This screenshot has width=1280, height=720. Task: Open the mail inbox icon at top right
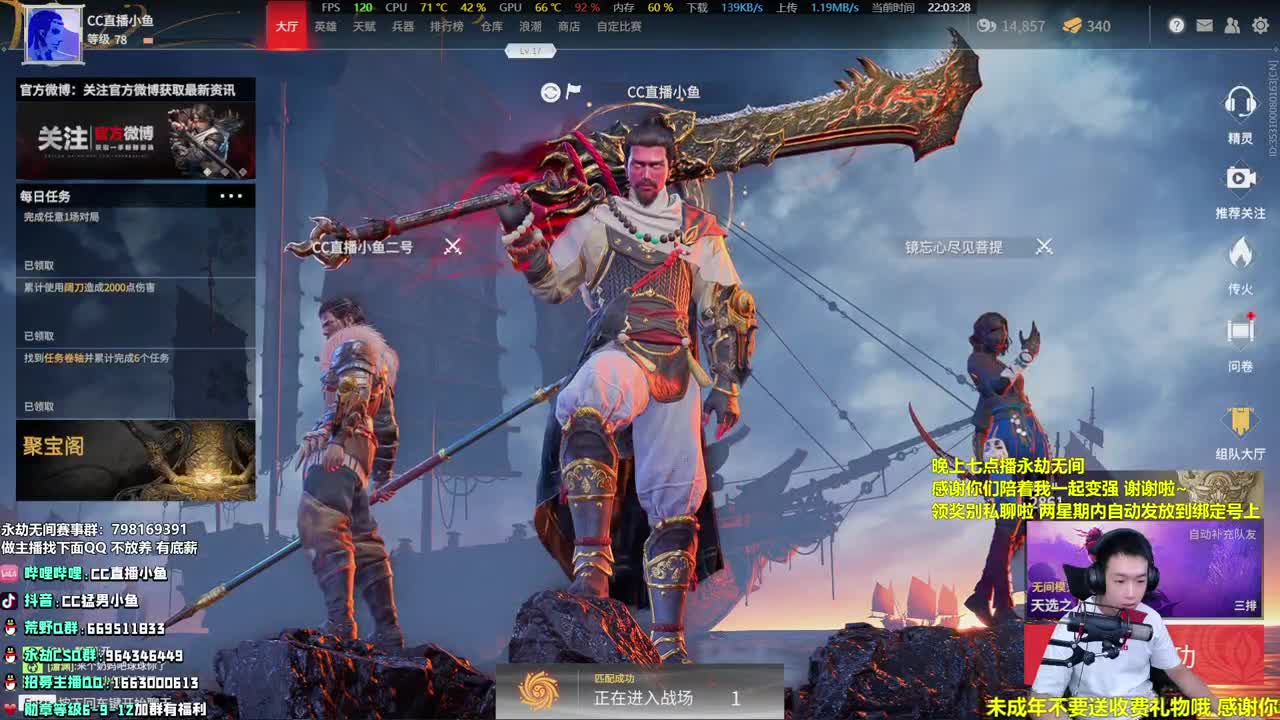1203,26
